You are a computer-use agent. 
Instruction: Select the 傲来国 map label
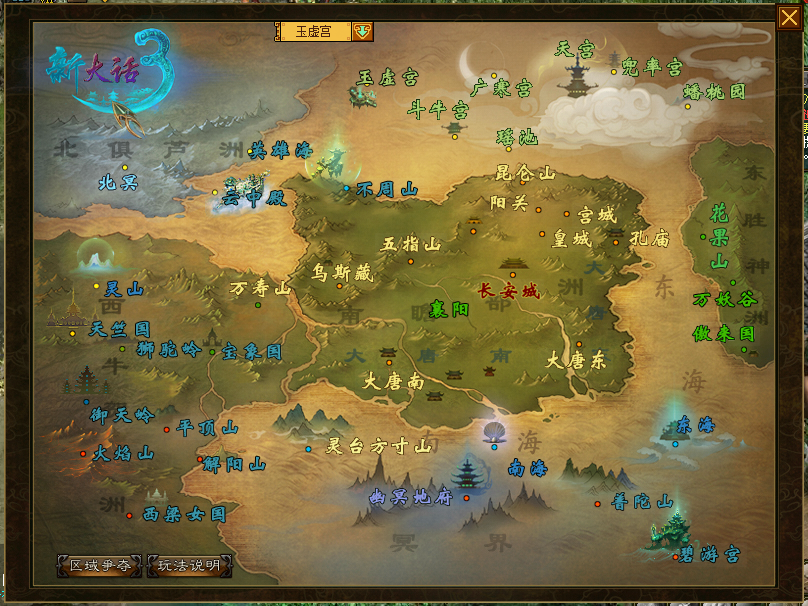pos(723,334)
